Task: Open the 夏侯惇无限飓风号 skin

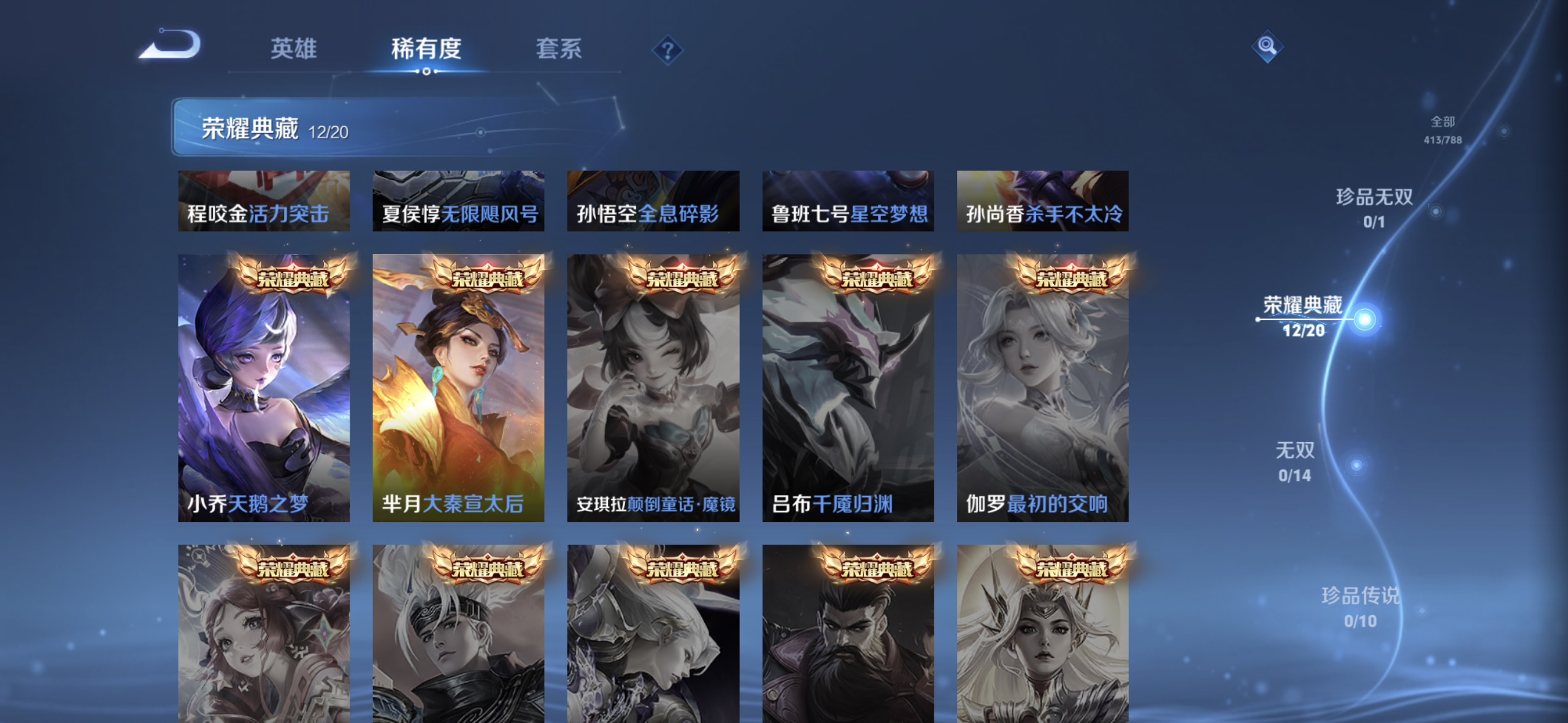Action: pos(458,201)
